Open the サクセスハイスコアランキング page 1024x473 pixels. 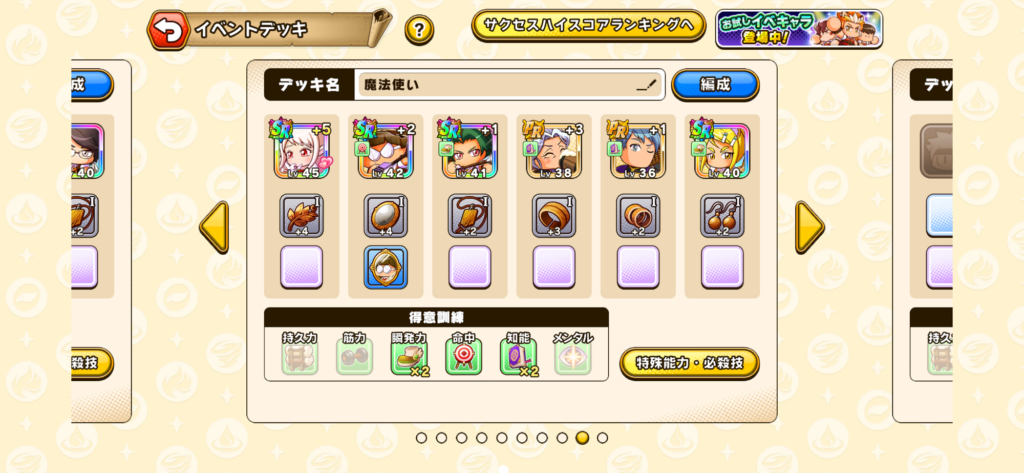tap(588, 26)
